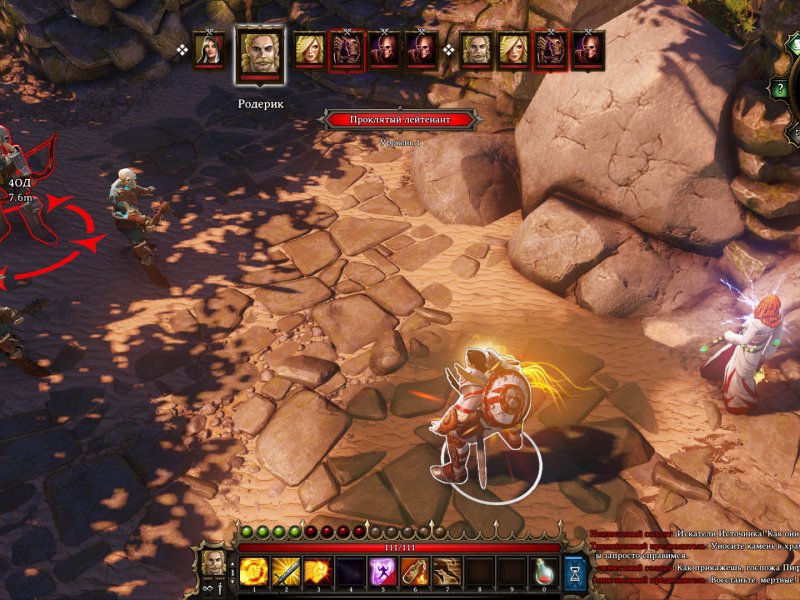Open the green question mark help button

(779, 89)
